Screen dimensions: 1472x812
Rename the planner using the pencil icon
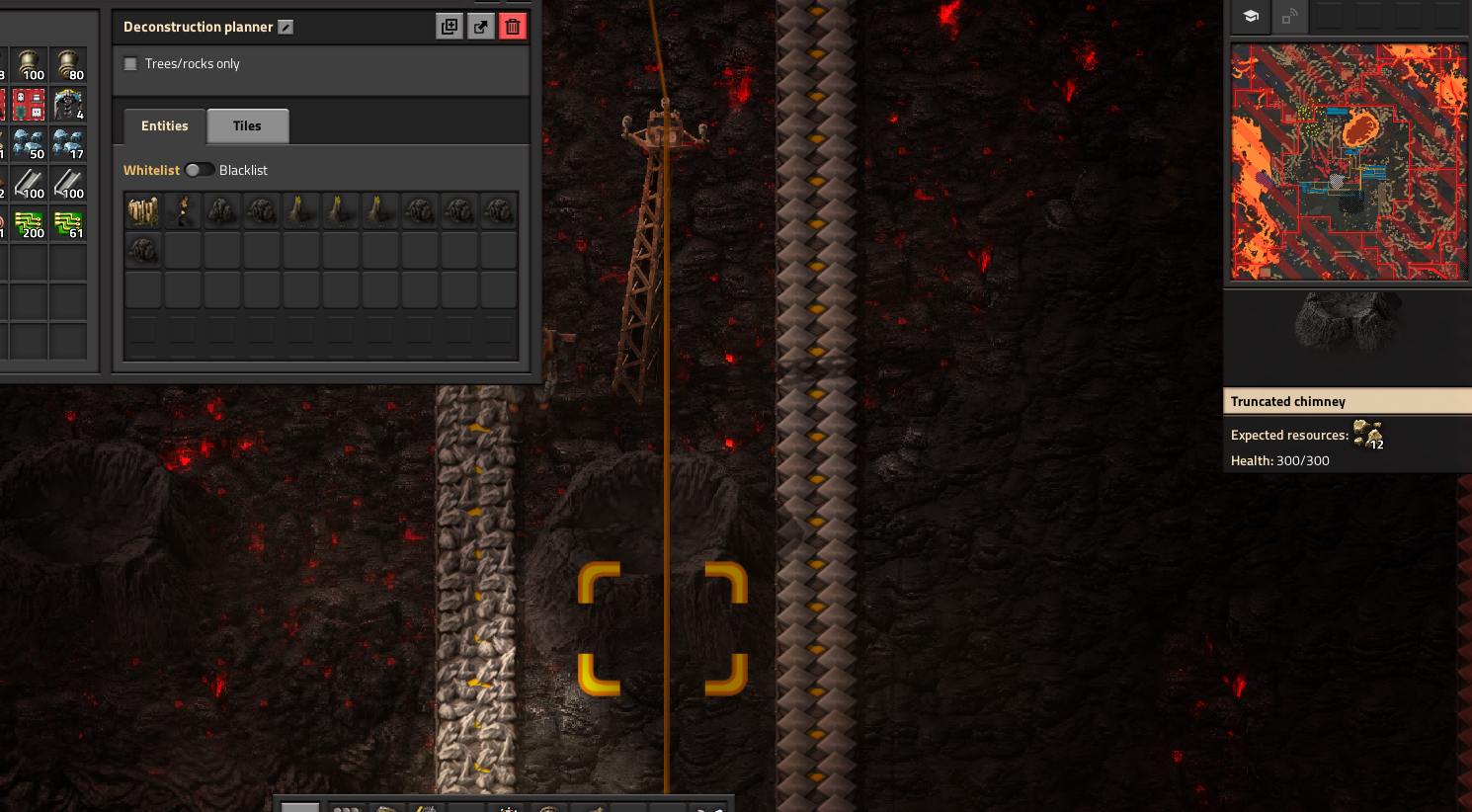click(286, 28)
